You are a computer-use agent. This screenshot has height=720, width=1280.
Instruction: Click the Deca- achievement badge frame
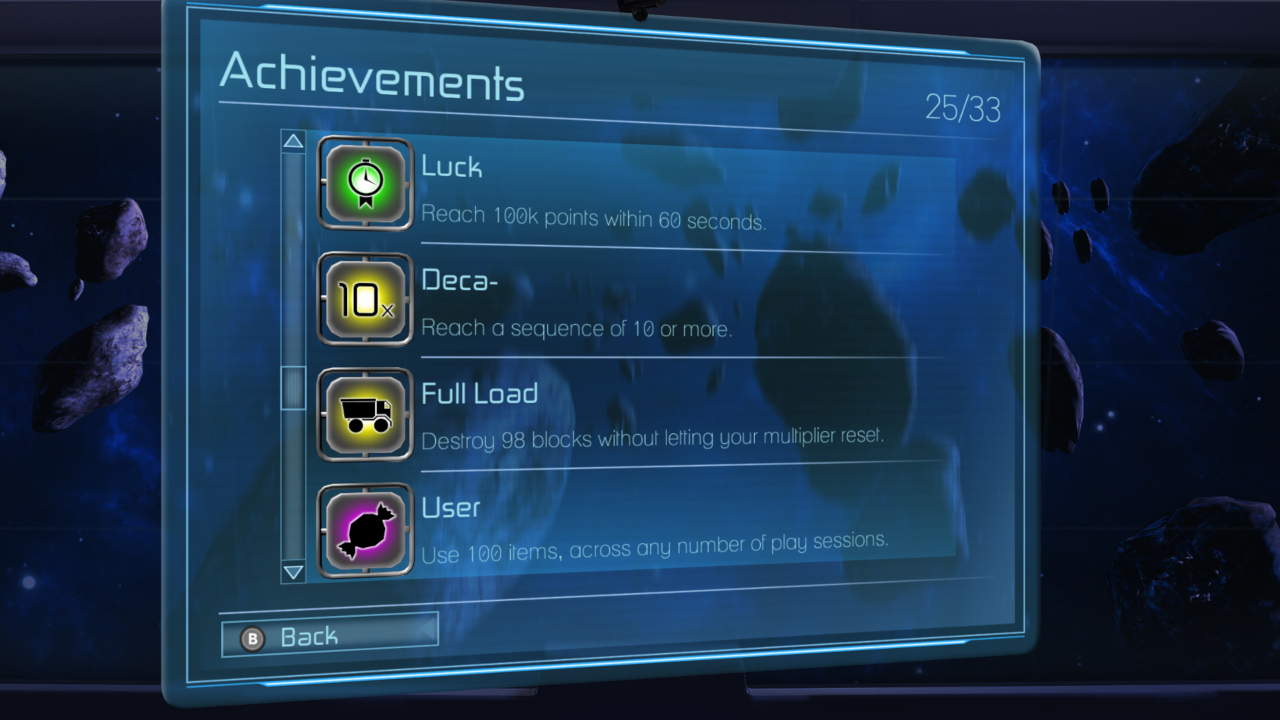(x=365, y=299)
